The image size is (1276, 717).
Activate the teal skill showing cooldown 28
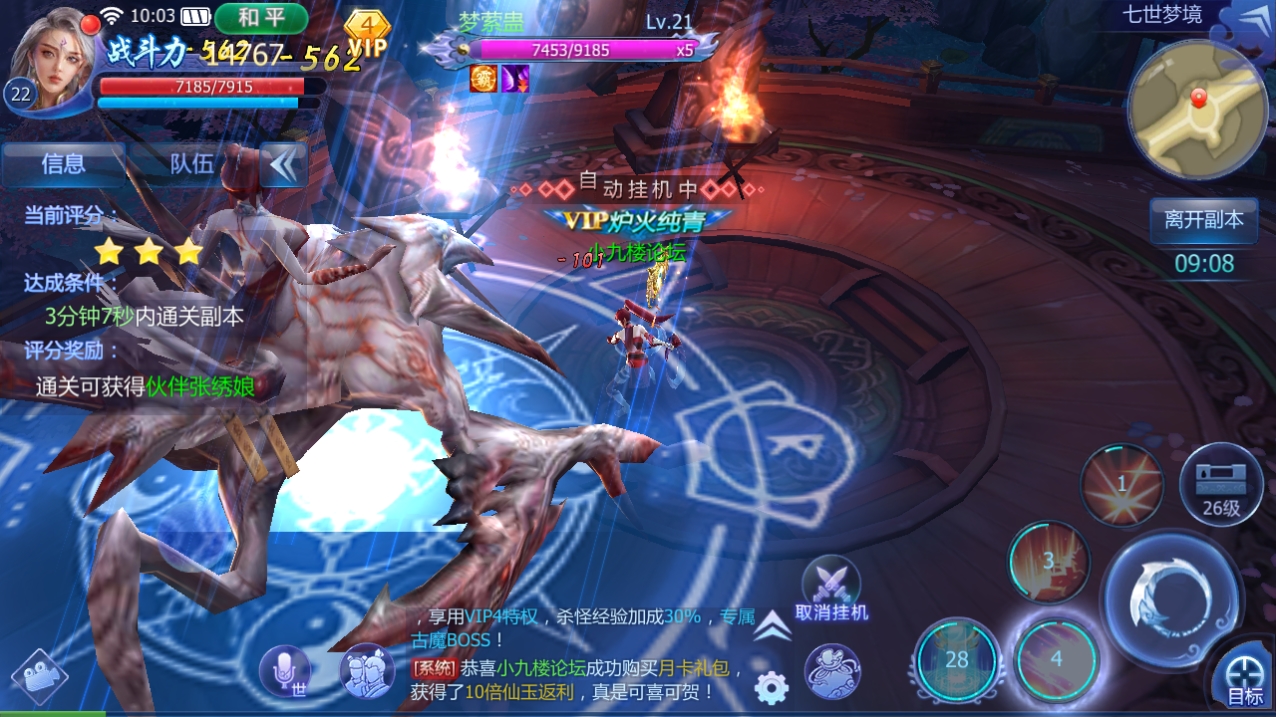(x=958, y=659)
